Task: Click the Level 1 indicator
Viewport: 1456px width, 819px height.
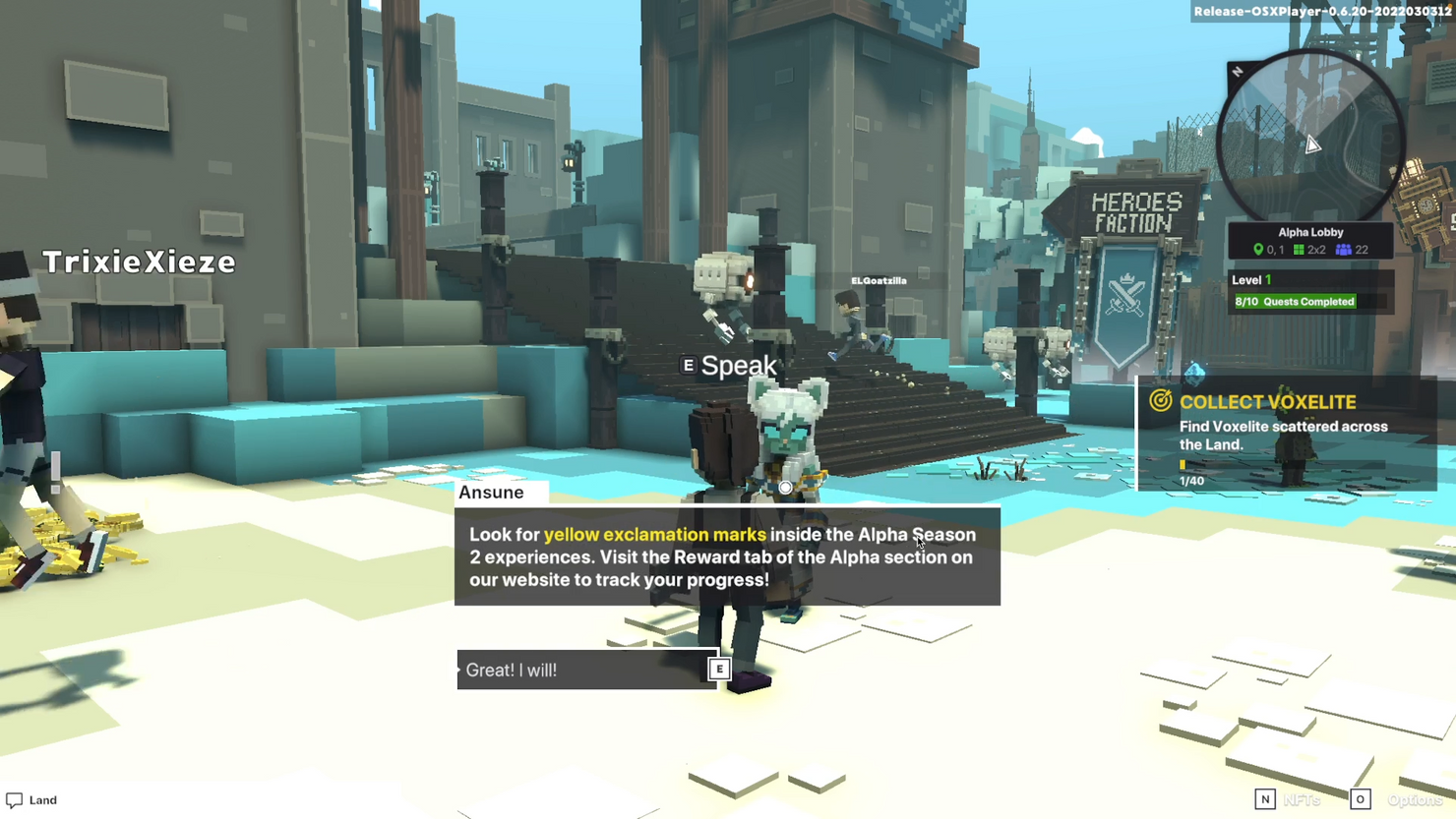Action: pyautogui.click(x=1250, y=279)
